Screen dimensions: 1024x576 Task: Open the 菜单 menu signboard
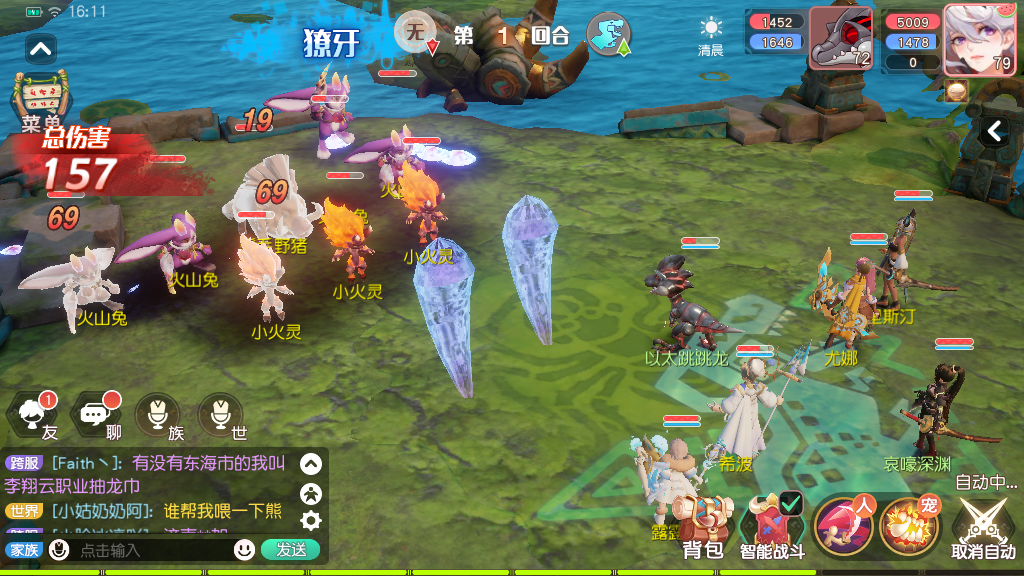(42, 100)
